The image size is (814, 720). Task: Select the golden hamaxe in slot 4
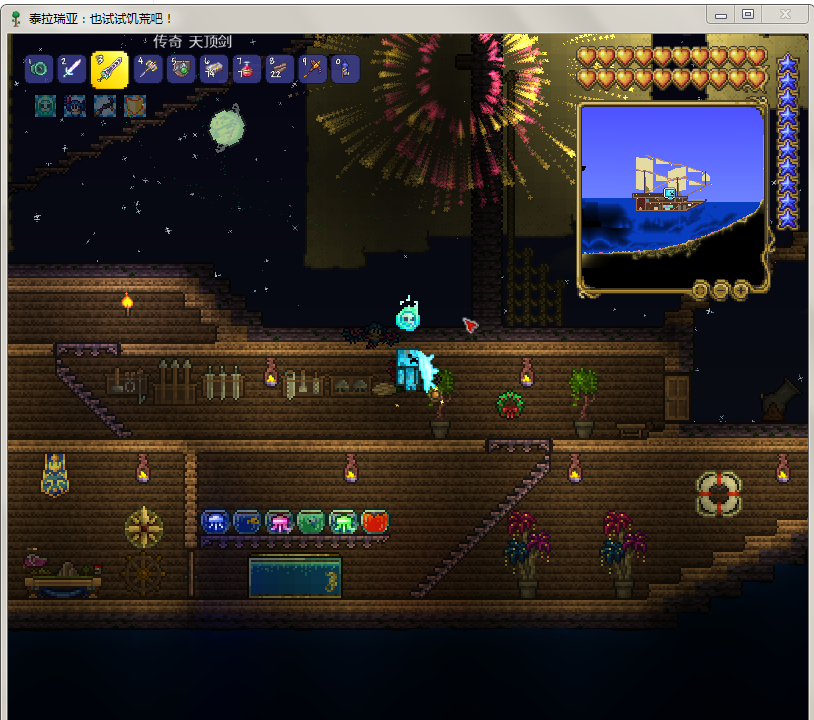(x=148, y=69)
